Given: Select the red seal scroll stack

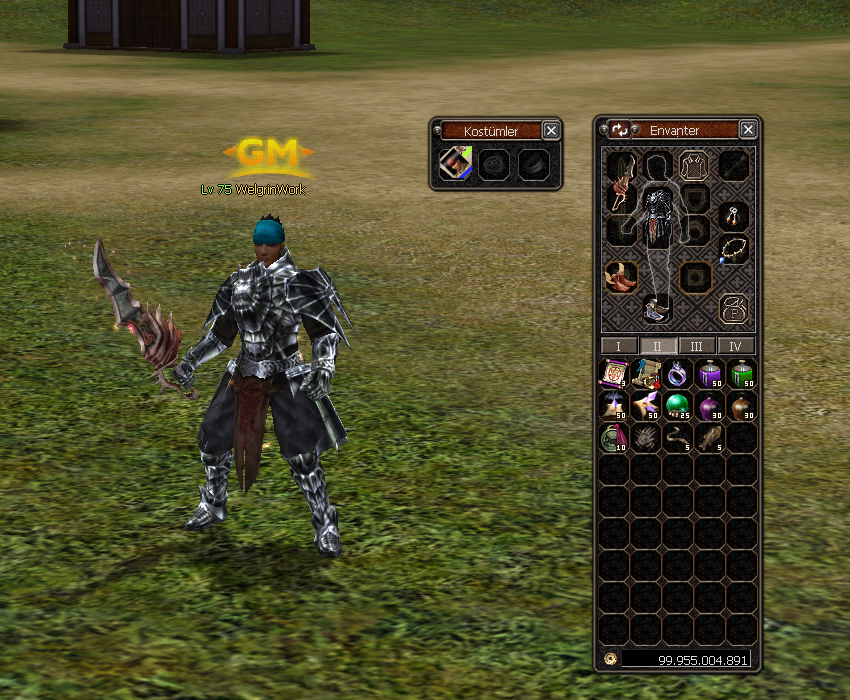Looking at the screenshot, I should tap(612, 374).
